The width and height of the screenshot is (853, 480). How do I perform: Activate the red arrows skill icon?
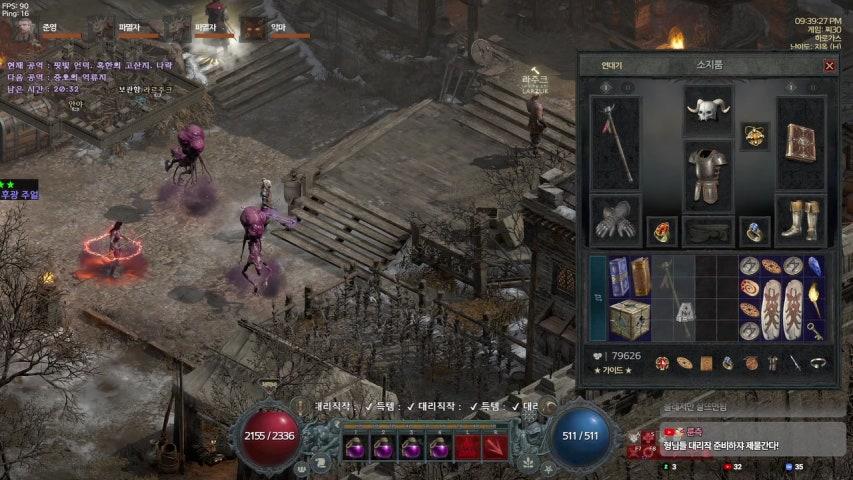click(494, 447)
